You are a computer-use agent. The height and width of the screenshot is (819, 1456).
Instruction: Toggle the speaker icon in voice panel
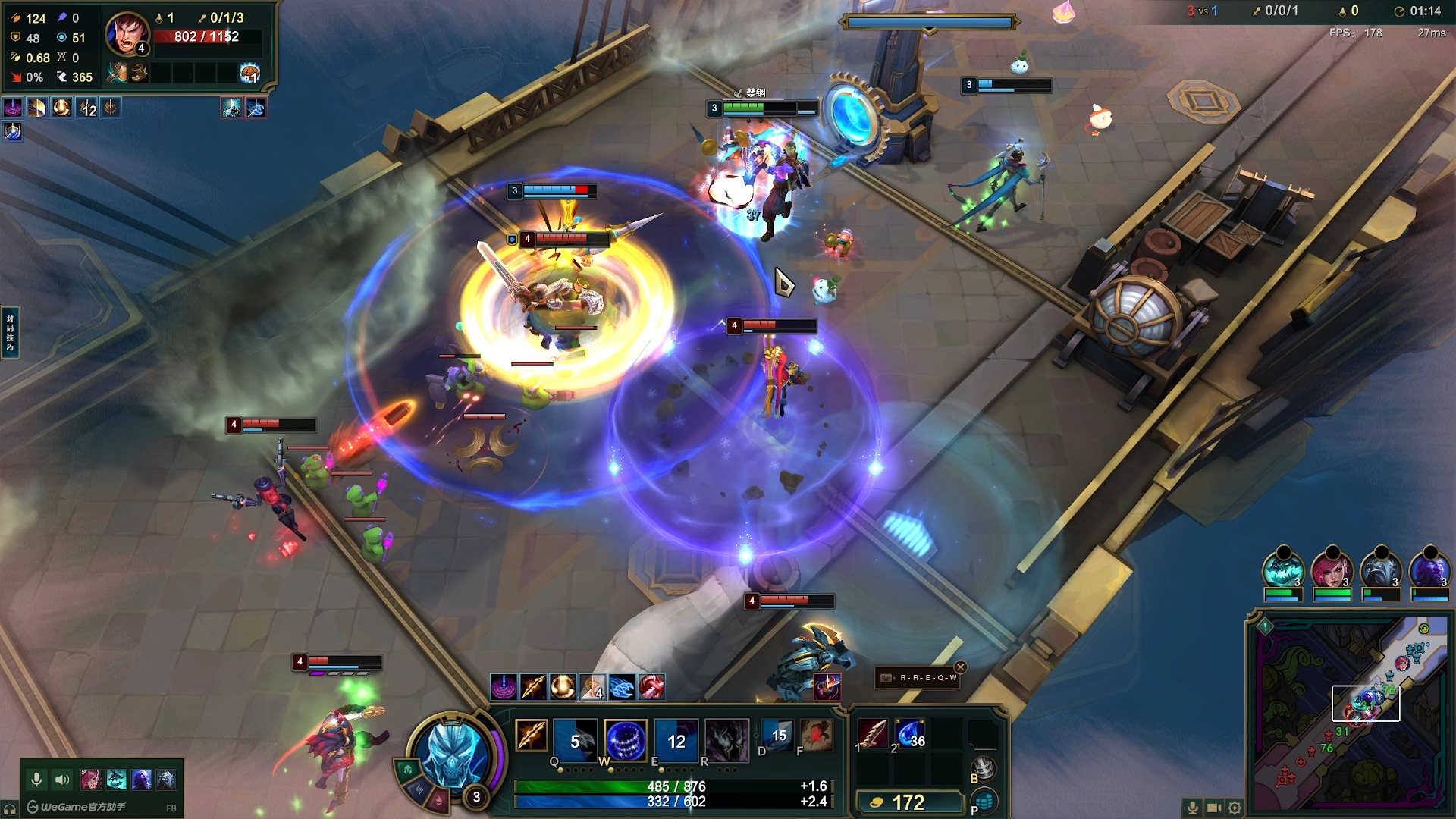pos(62,780)
